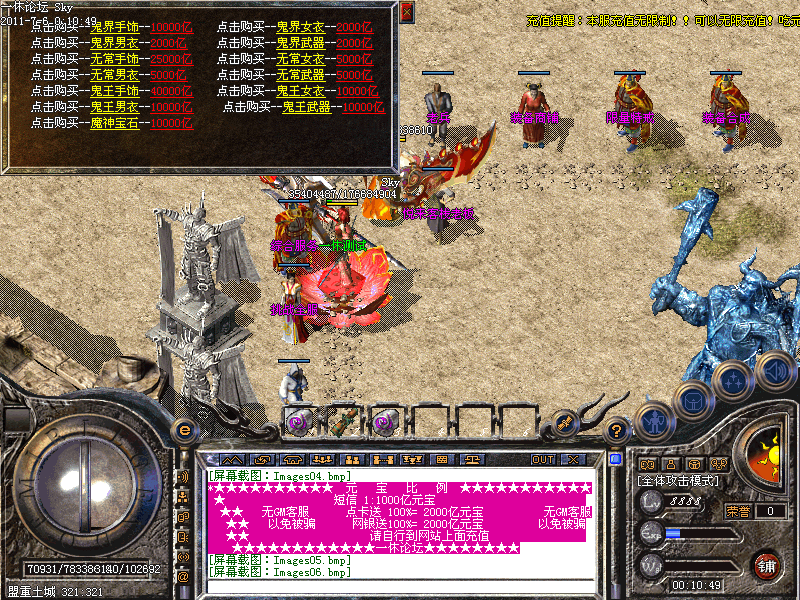Select the 鬼王手饰 purchase link
The width and height of the screenshot is (800, 600).
[x=115, y=91]
